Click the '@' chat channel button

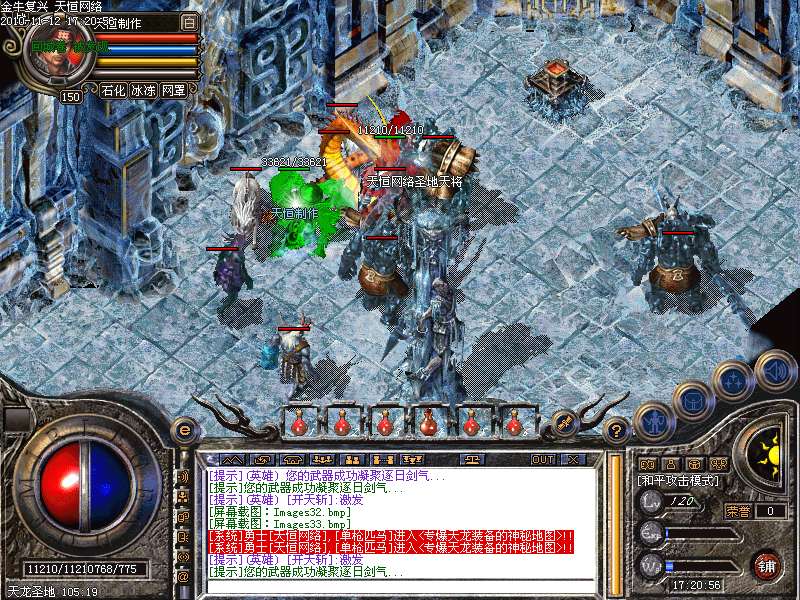pos(183,577)
